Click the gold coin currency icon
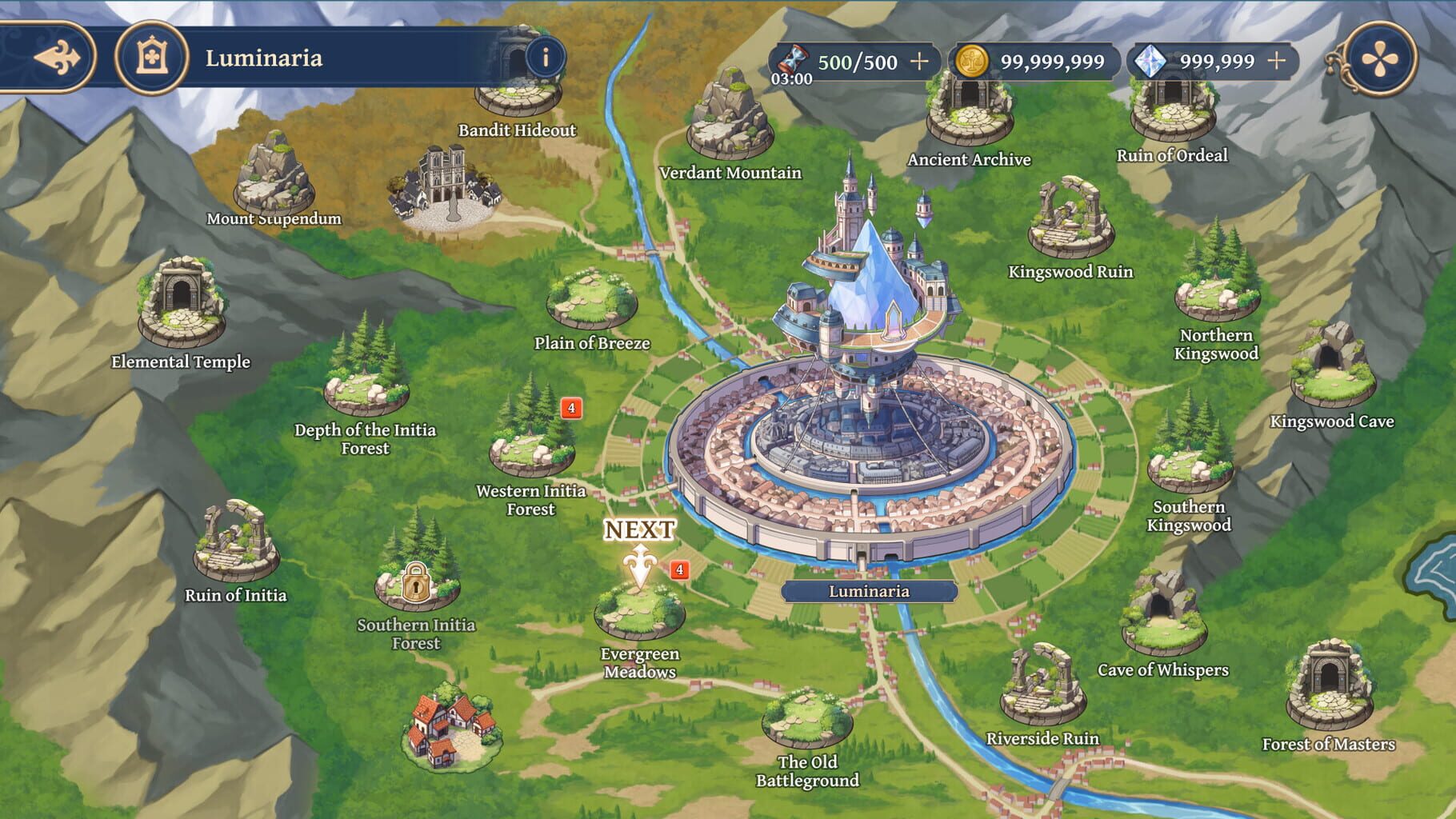The image size is (1456, 819). coord(973,58)
